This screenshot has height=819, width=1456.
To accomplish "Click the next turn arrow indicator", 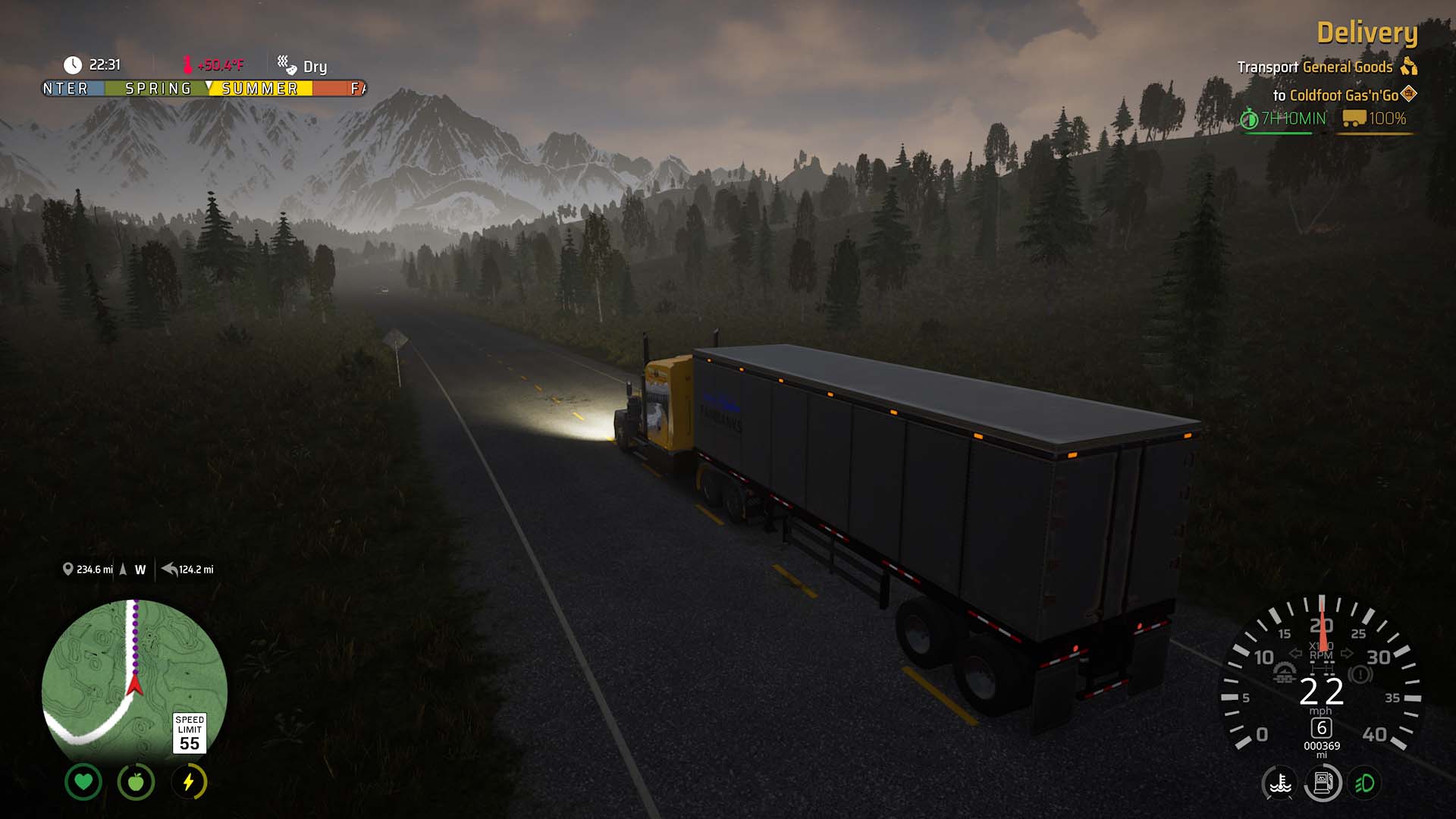I will click(169, 569).
